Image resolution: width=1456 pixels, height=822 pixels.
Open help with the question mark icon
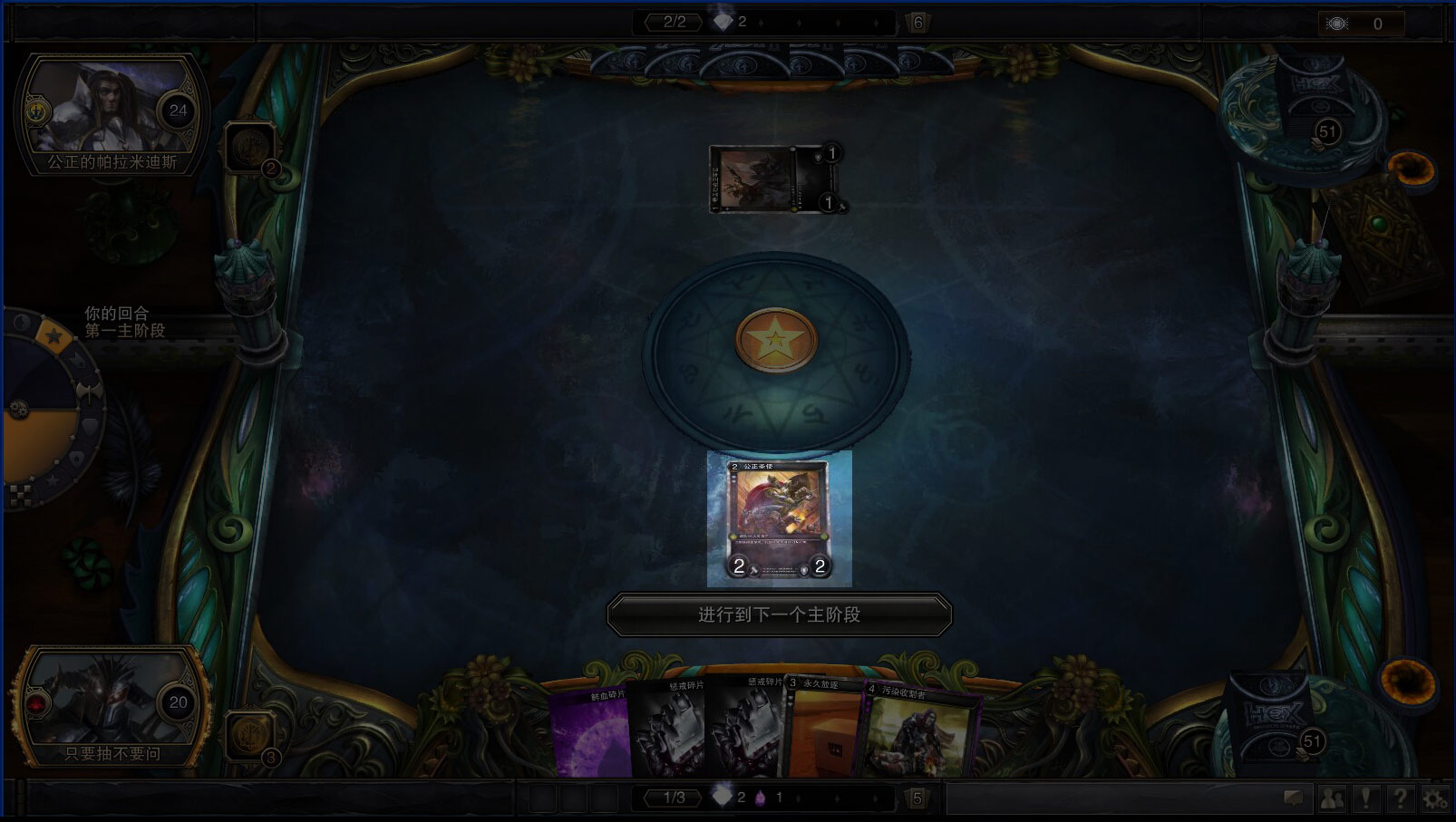[1401, 798]
